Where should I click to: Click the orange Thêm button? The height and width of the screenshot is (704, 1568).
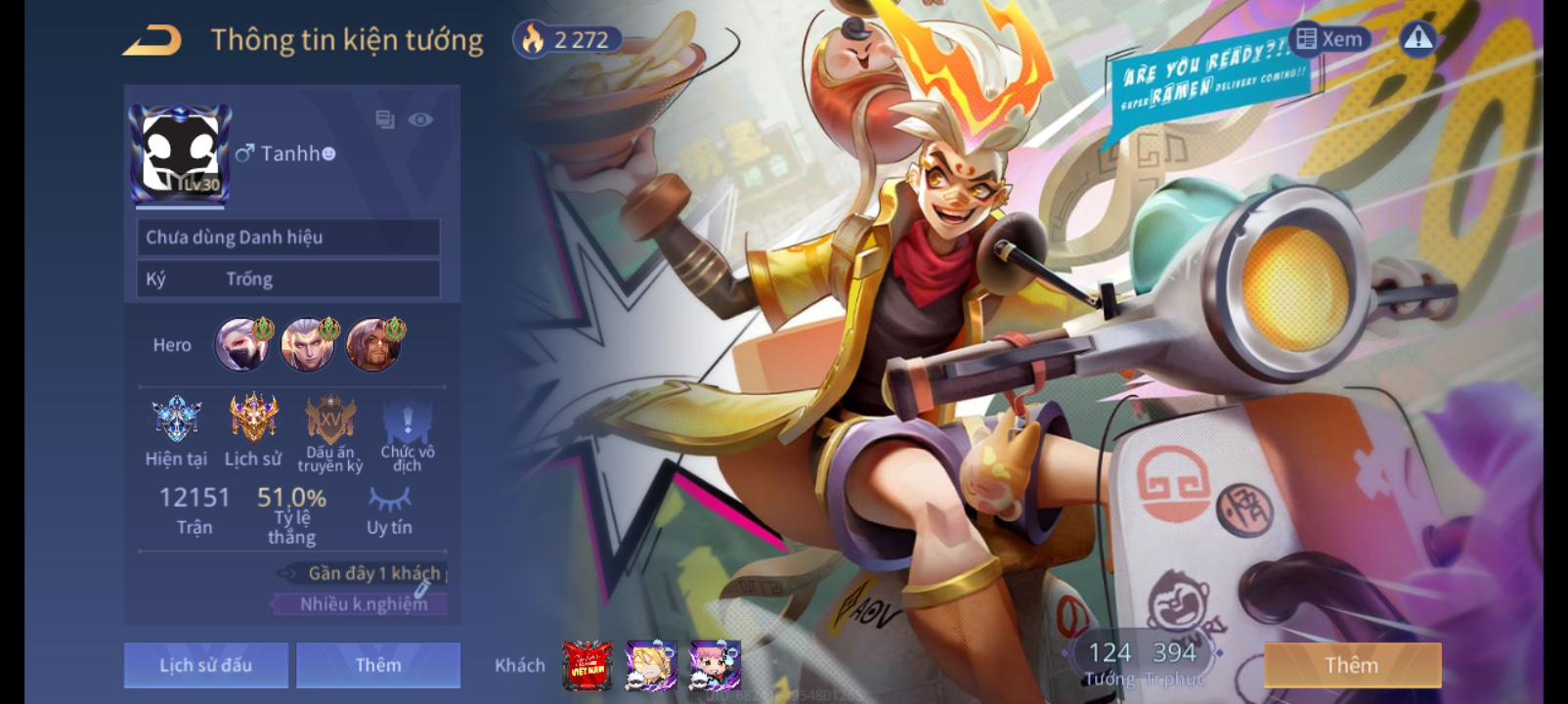point(1352,665)
